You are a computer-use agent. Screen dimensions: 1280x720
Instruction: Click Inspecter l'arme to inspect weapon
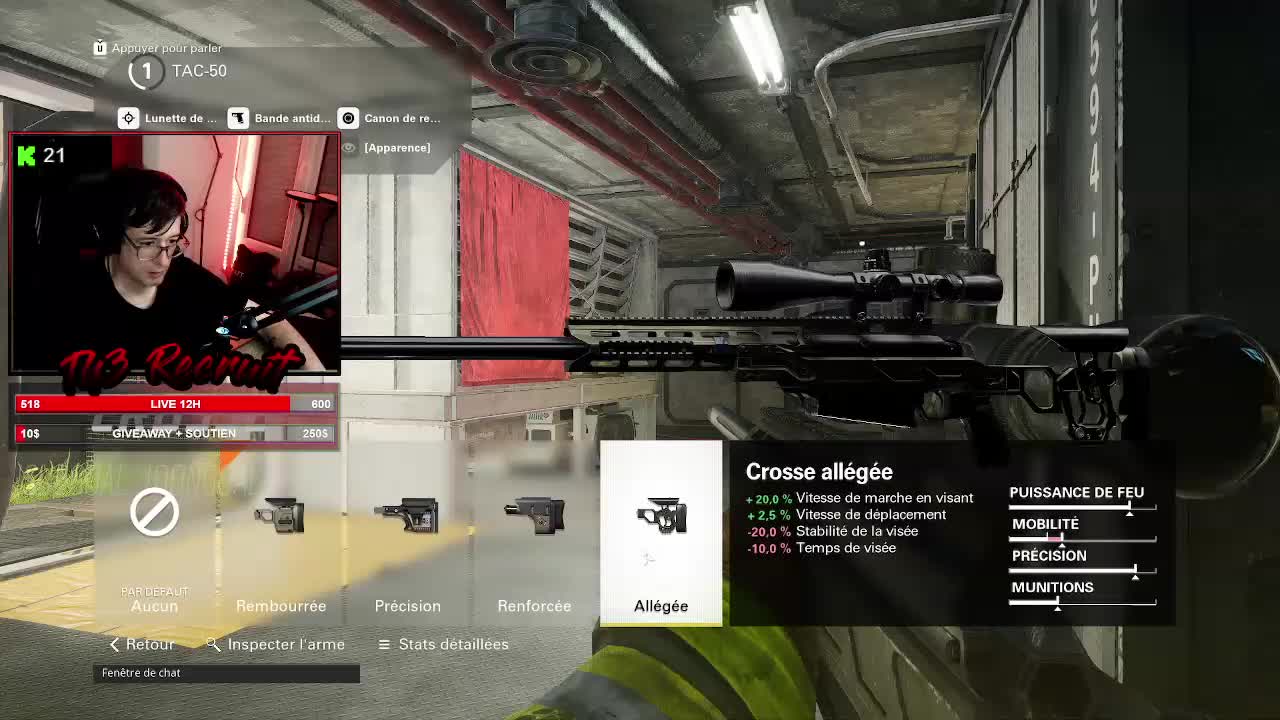point(276,644)
